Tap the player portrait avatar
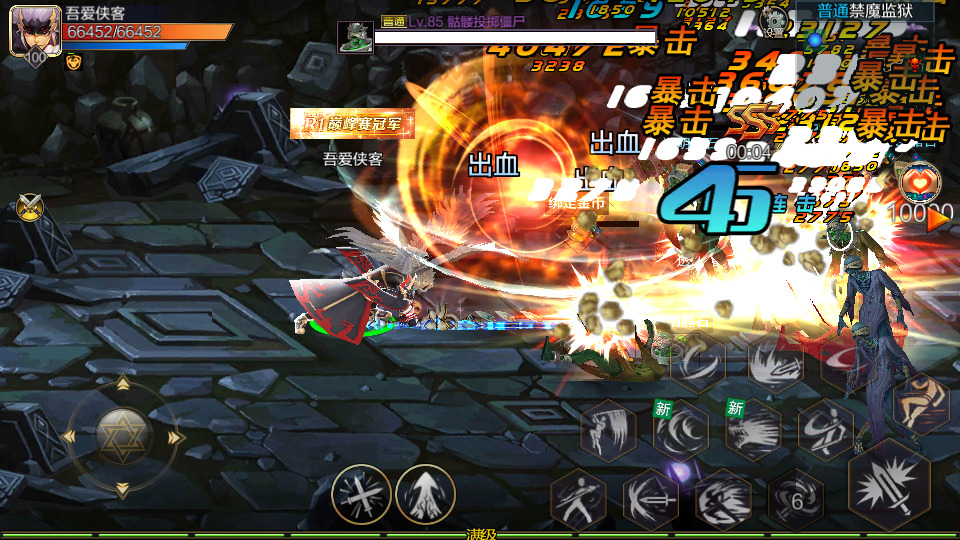This screenshot has width=960, height=540. tap(29, 32)
